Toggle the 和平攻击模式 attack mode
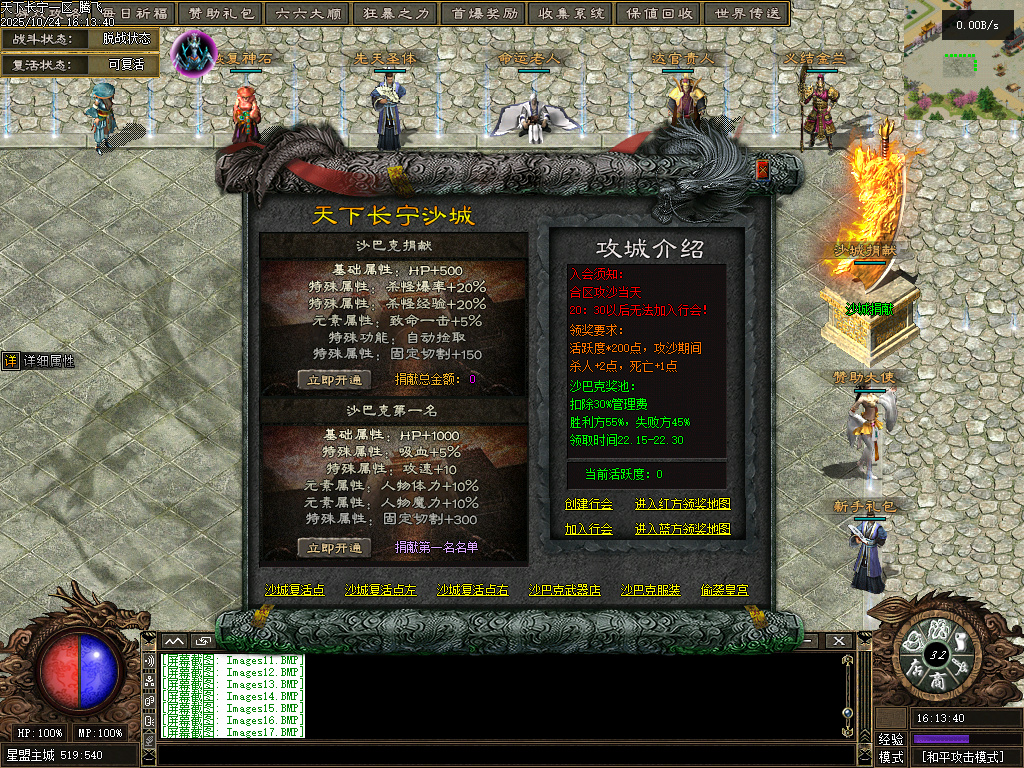 point(962,757)
